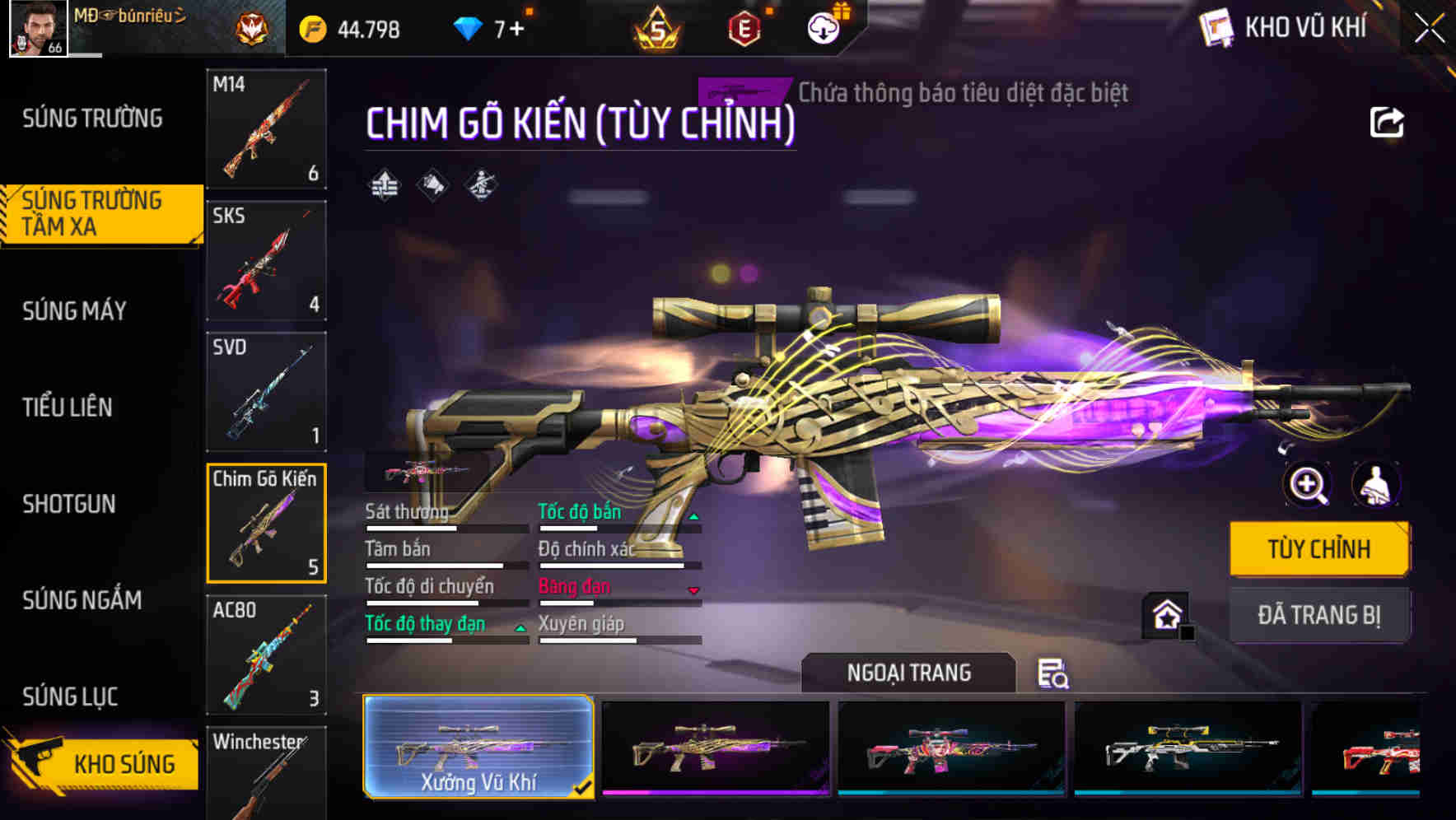Open the cloud download gift icon

coord(823,29)
